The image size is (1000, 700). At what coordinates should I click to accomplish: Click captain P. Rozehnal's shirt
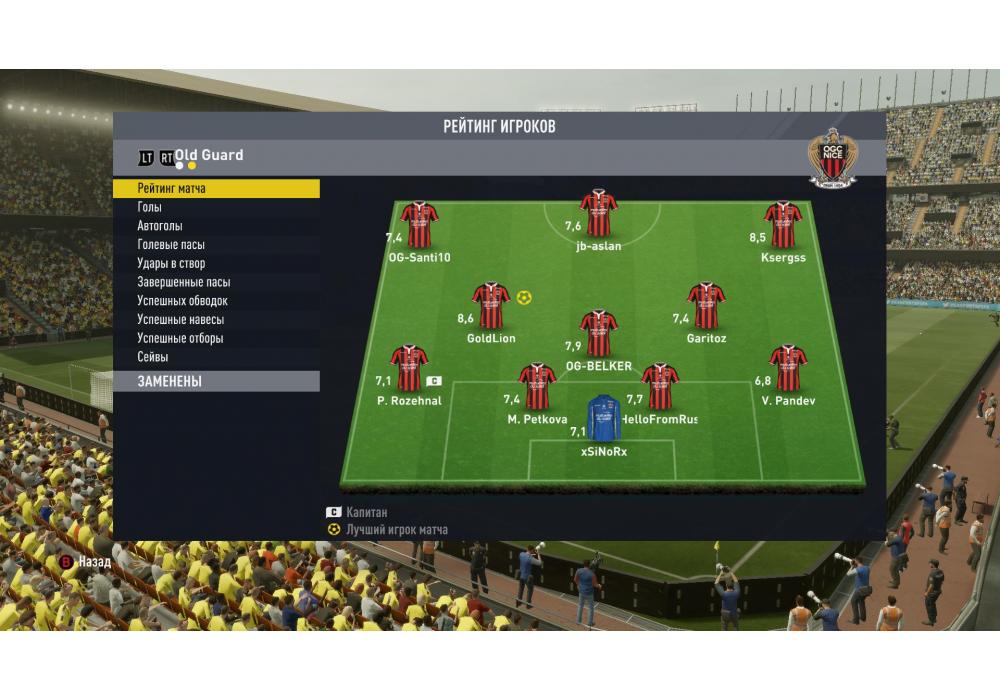point(409,368)
